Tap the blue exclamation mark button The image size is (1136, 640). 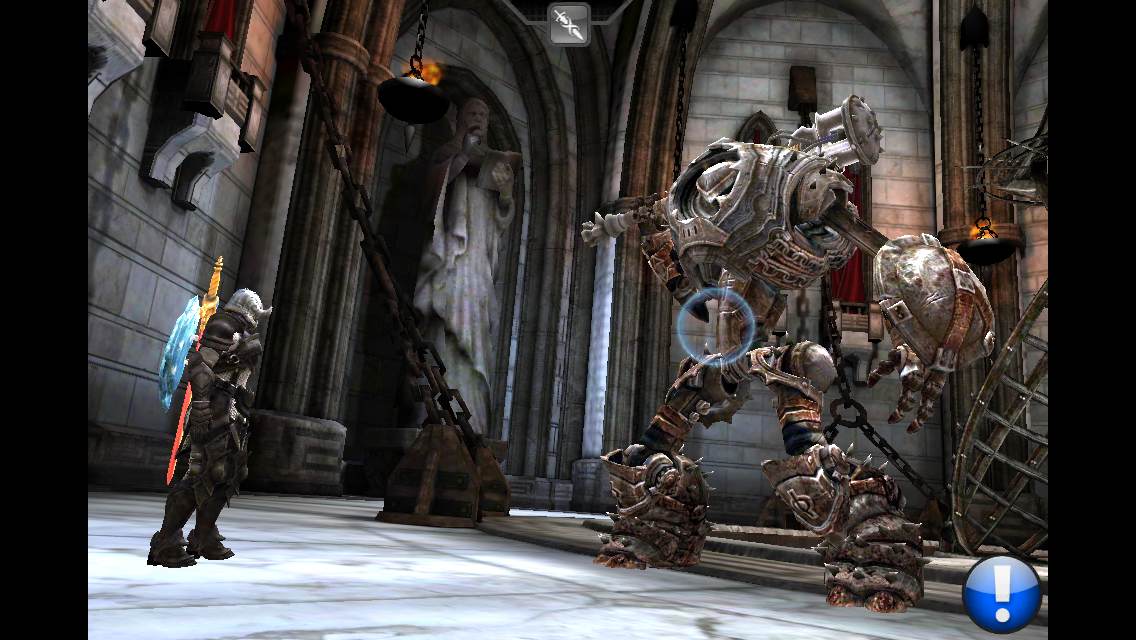tap(1002, 595)
